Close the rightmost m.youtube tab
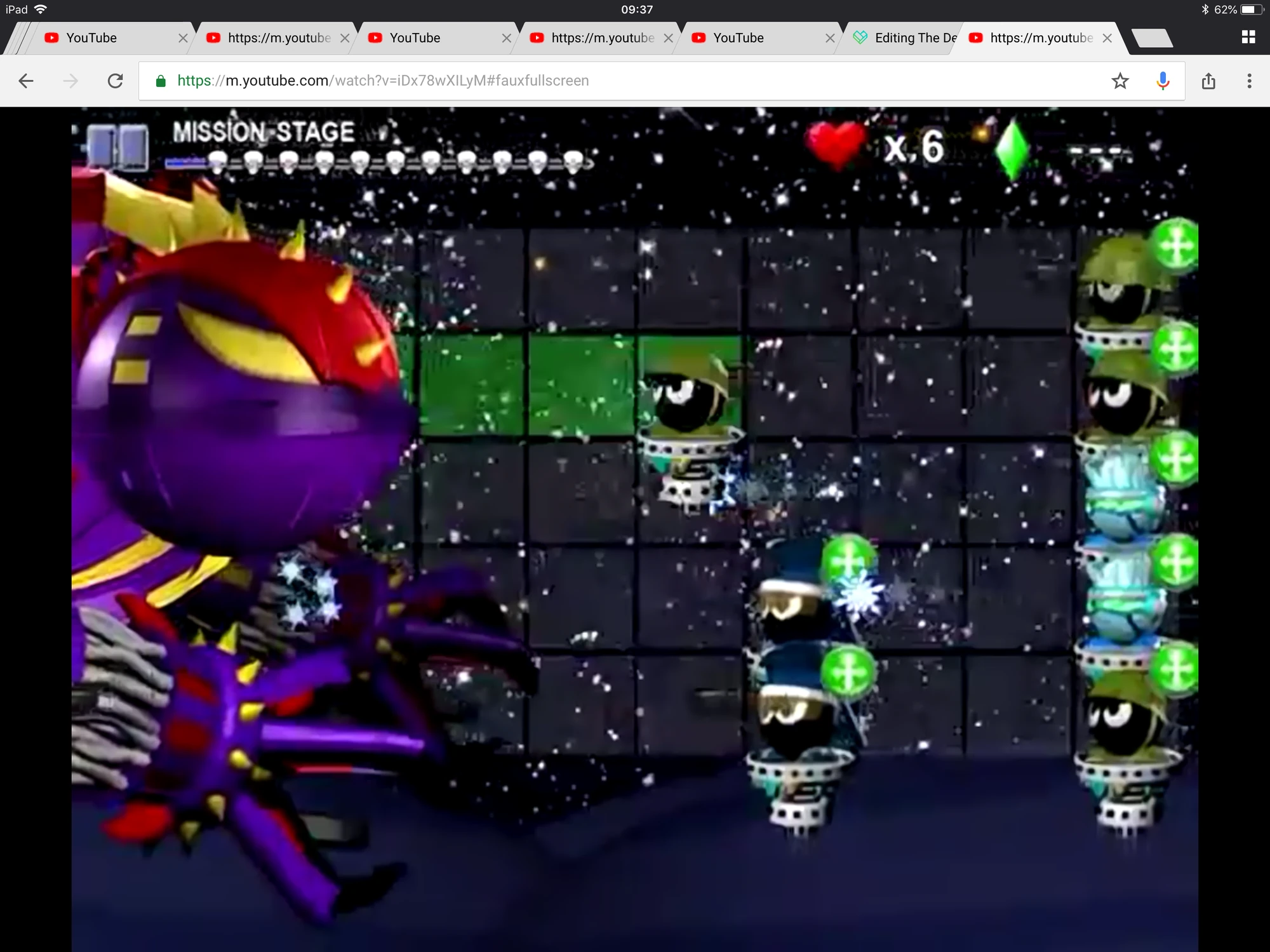1270x952 pixels. (1107, 37)
